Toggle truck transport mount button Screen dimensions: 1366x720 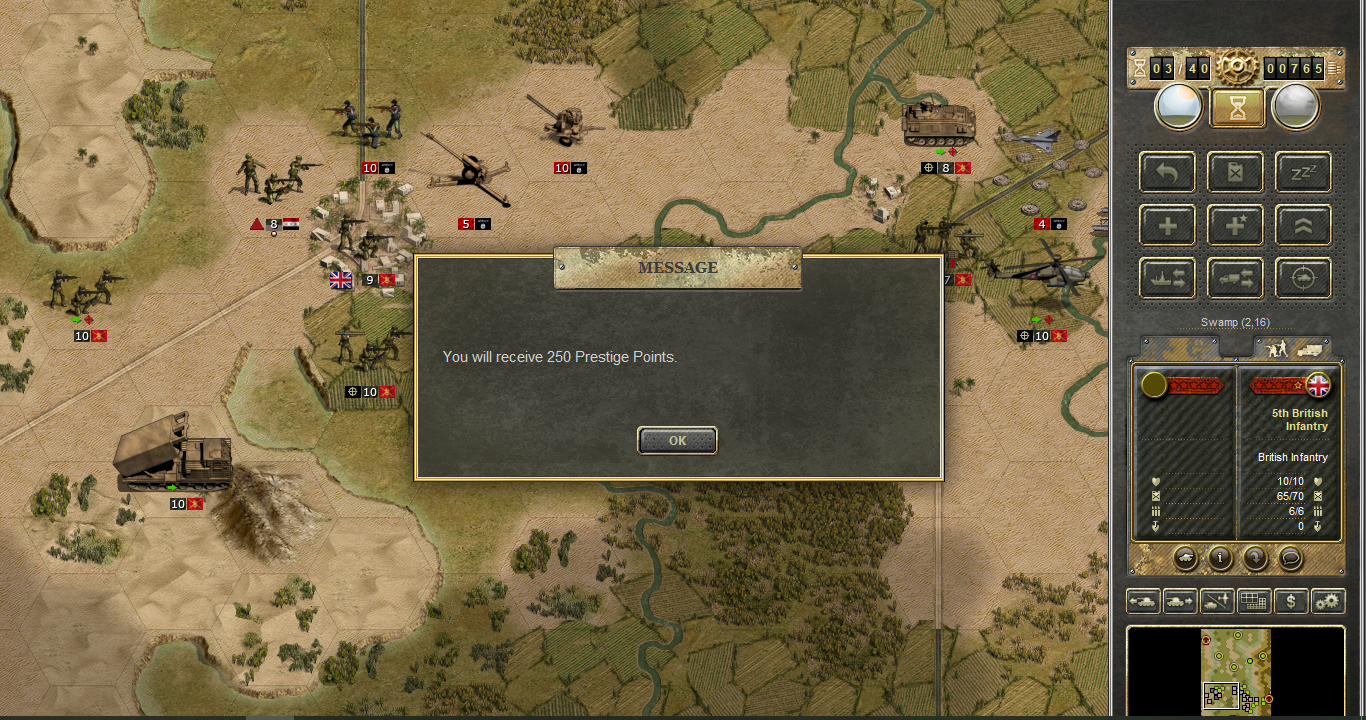click(x=1235, y=278)
